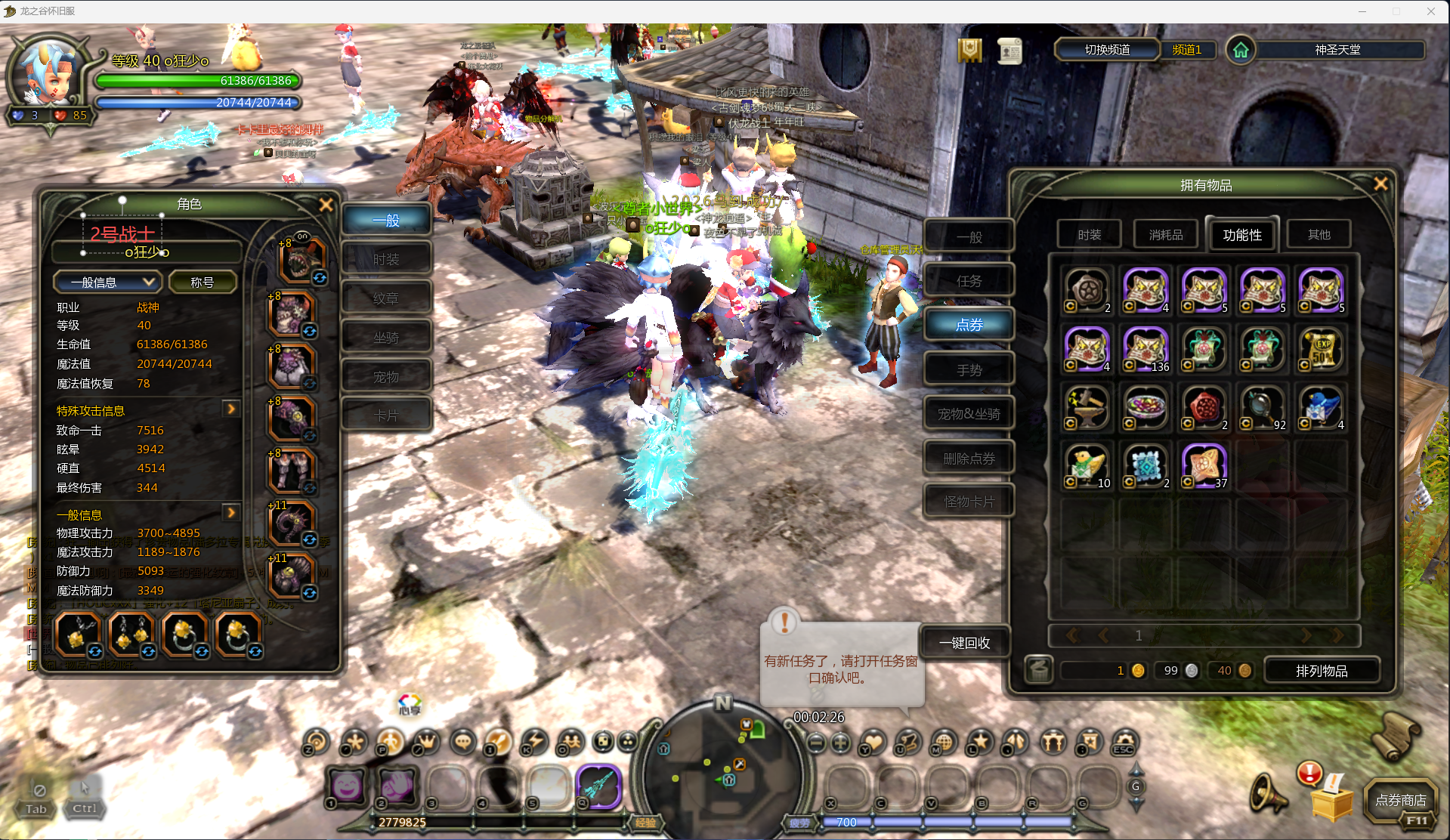Close the 角色 character panel
The image size is (1450, 840).
tap(326, 205)
